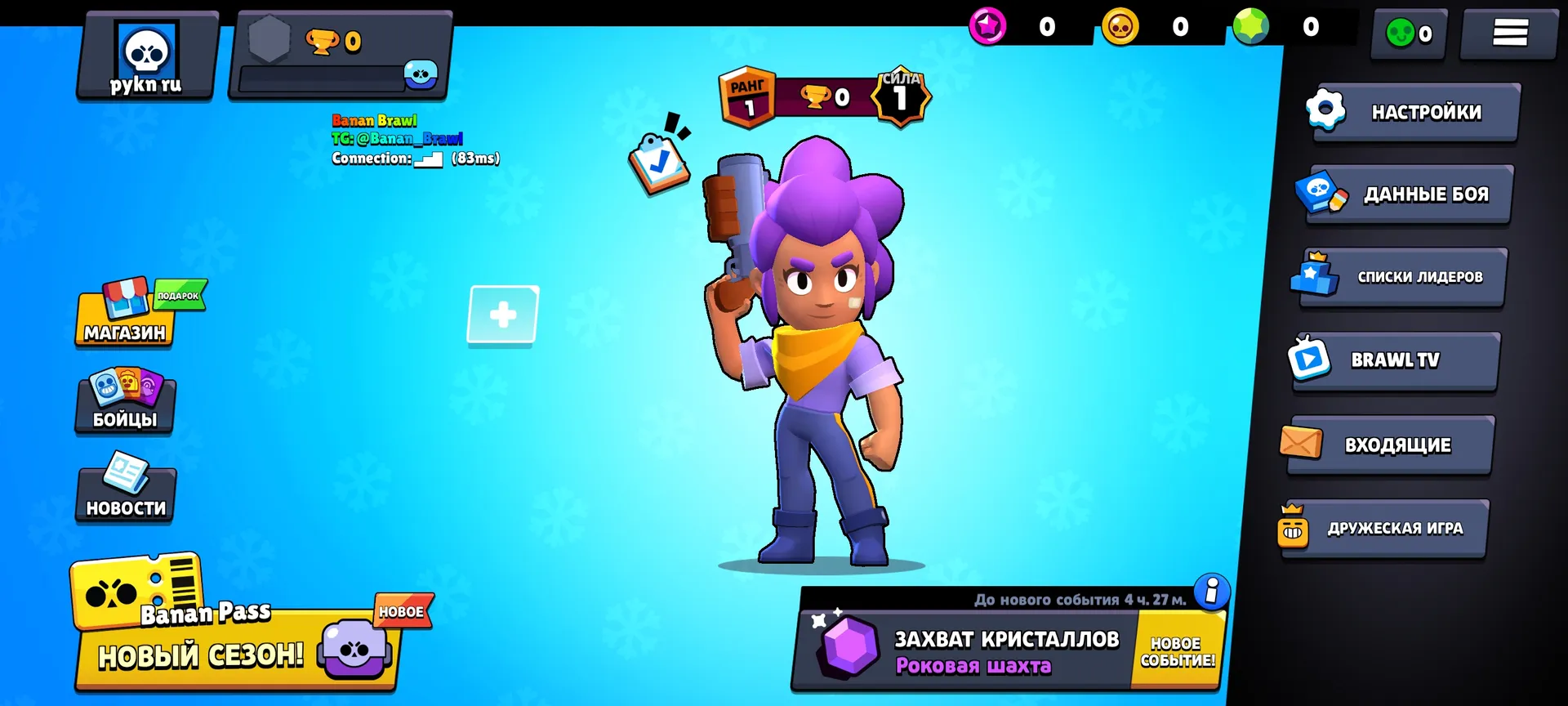This screenshot has width=1568, height=706.
Task: Open Данные боя battle log
Action: click(x=1407, y=194)
